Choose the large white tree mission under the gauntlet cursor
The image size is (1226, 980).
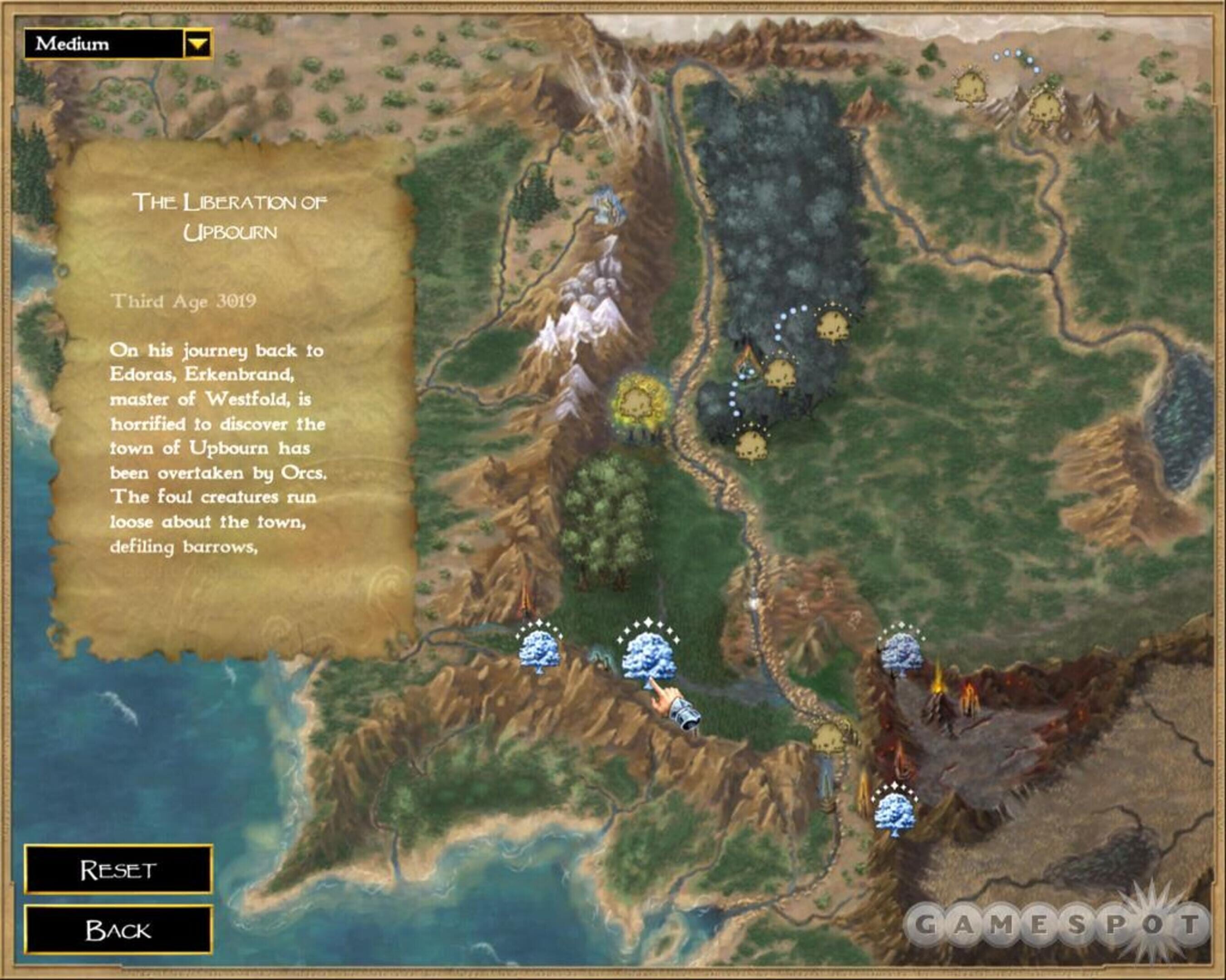click(x=648, y=656)
